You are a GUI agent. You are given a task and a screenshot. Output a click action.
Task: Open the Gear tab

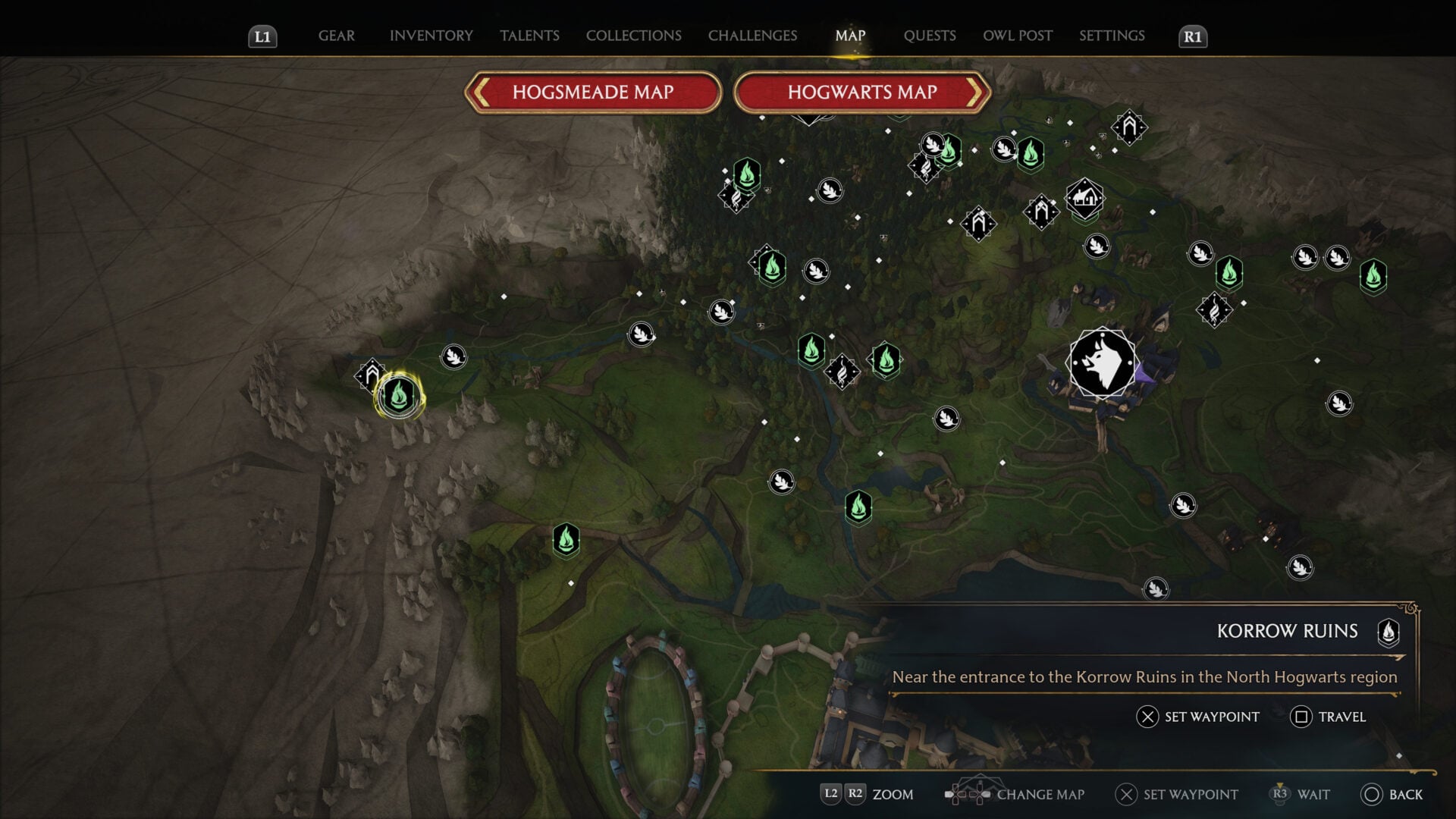click(x=336, y=36)
